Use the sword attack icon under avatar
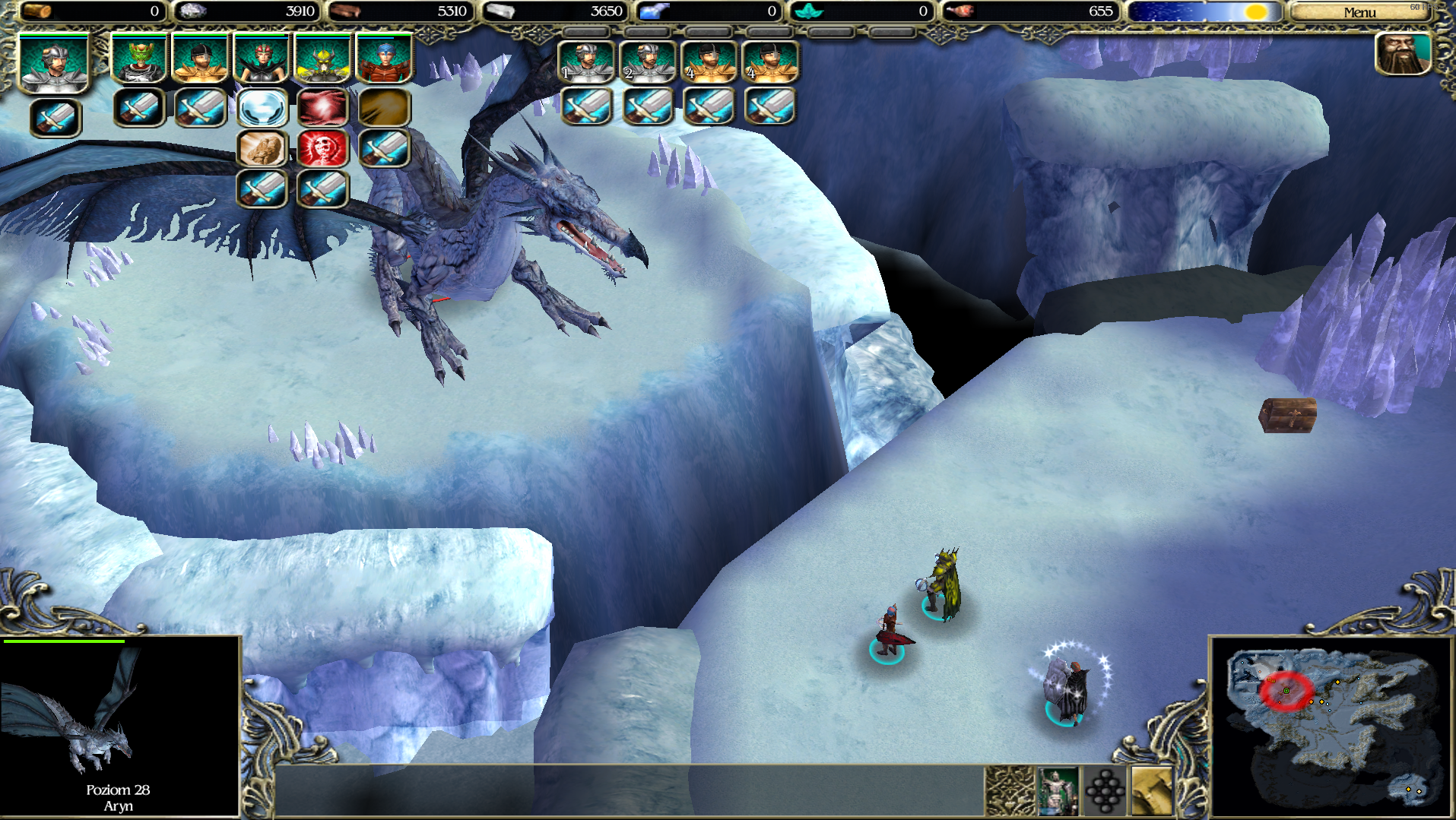1456x820 pixels. 56,118
